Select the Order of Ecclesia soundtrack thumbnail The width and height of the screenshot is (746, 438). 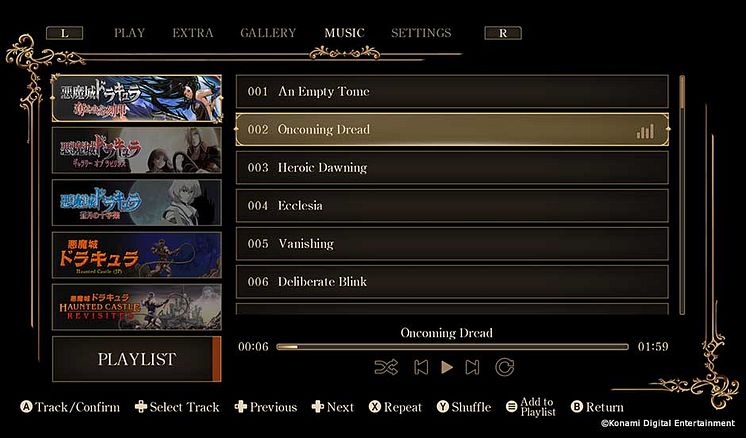(137, 98)
